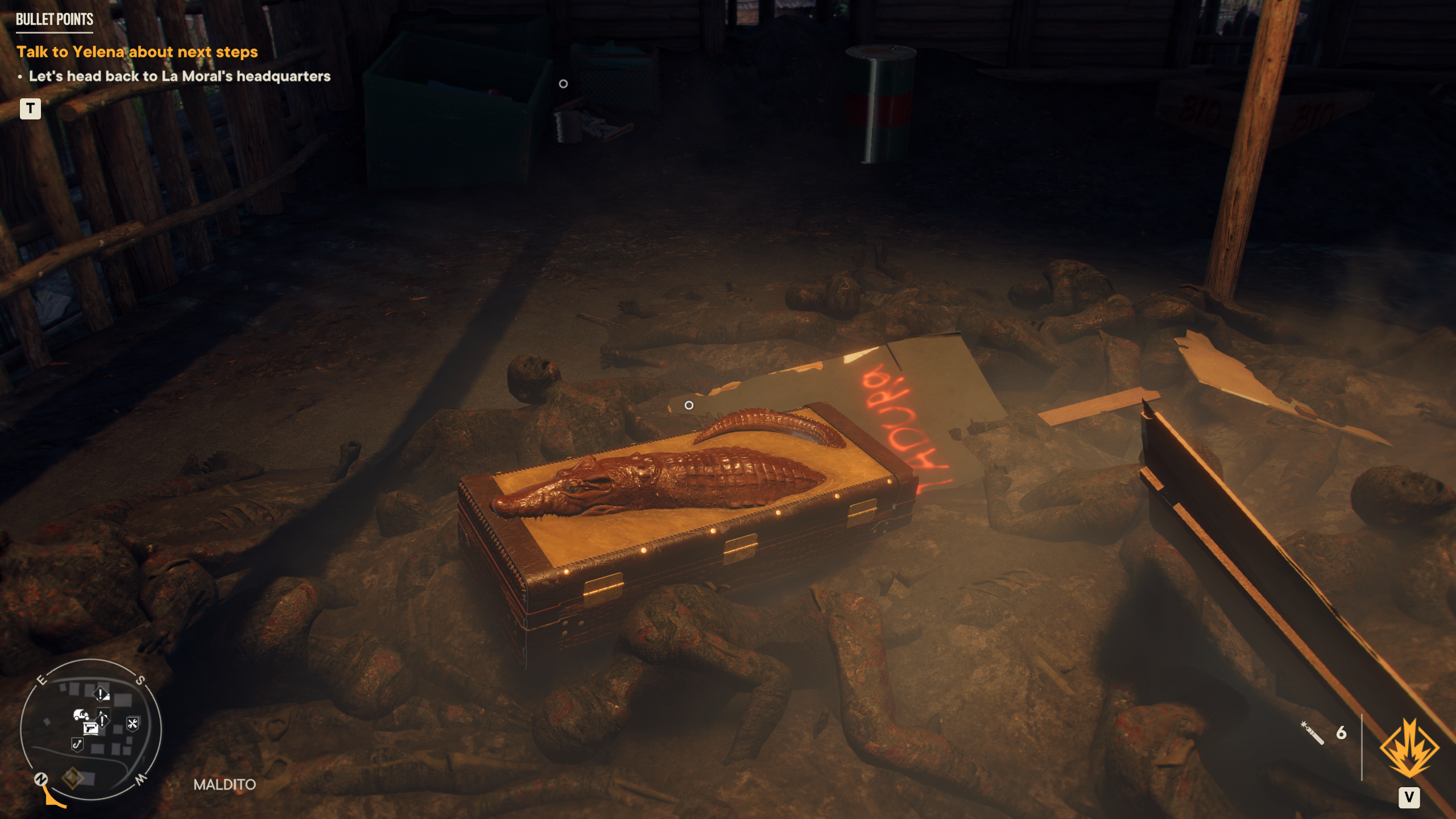
Task: Select the wrench workbench icon on the minimap
Action: [133, 724]
